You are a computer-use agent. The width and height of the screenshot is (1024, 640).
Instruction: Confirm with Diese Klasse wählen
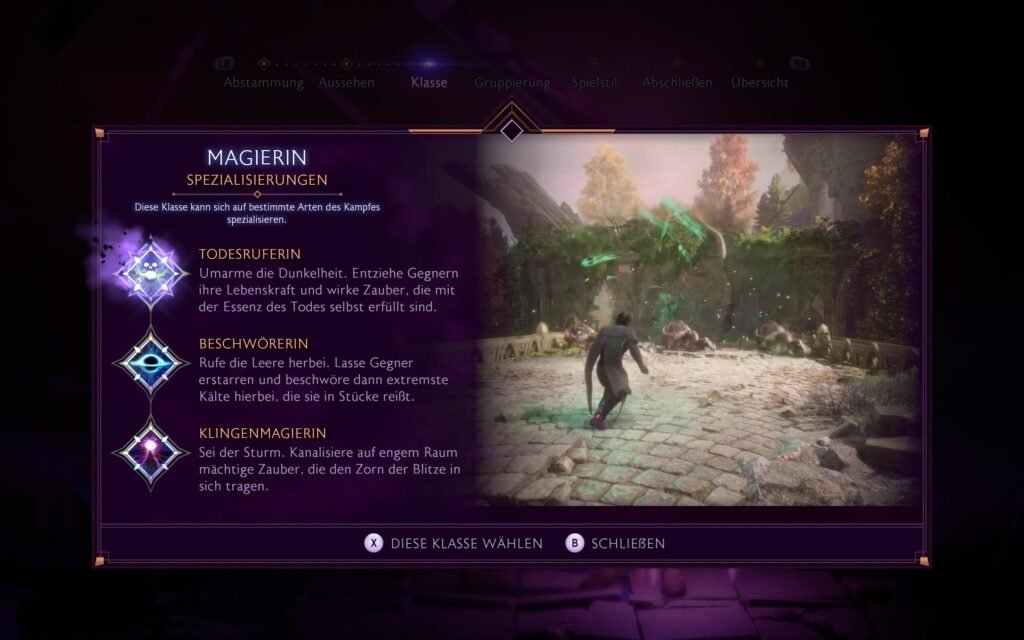pyautogui.click(x=454, y=543)
